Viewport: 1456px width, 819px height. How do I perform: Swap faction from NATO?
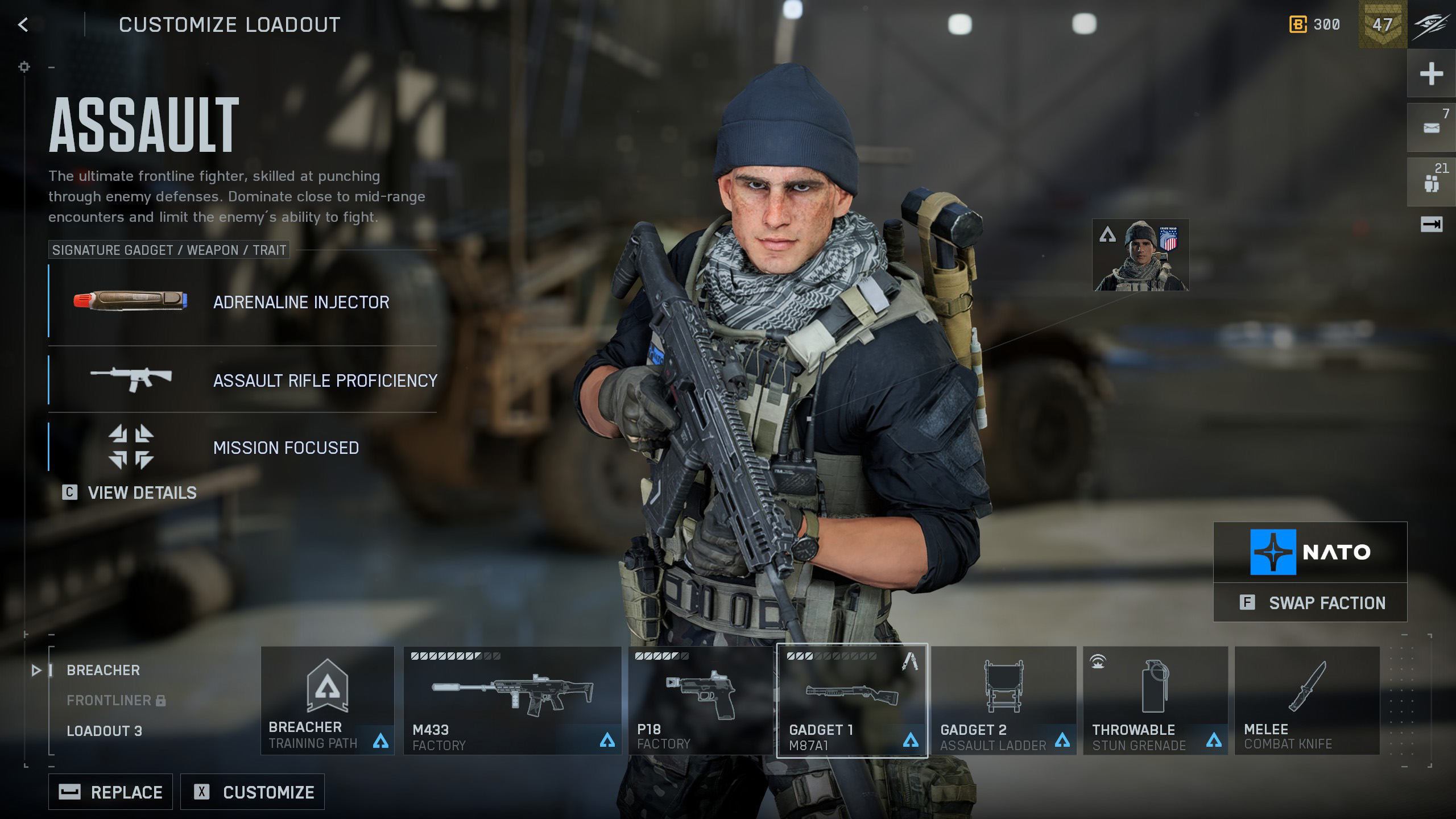[x=1310, y=603]
